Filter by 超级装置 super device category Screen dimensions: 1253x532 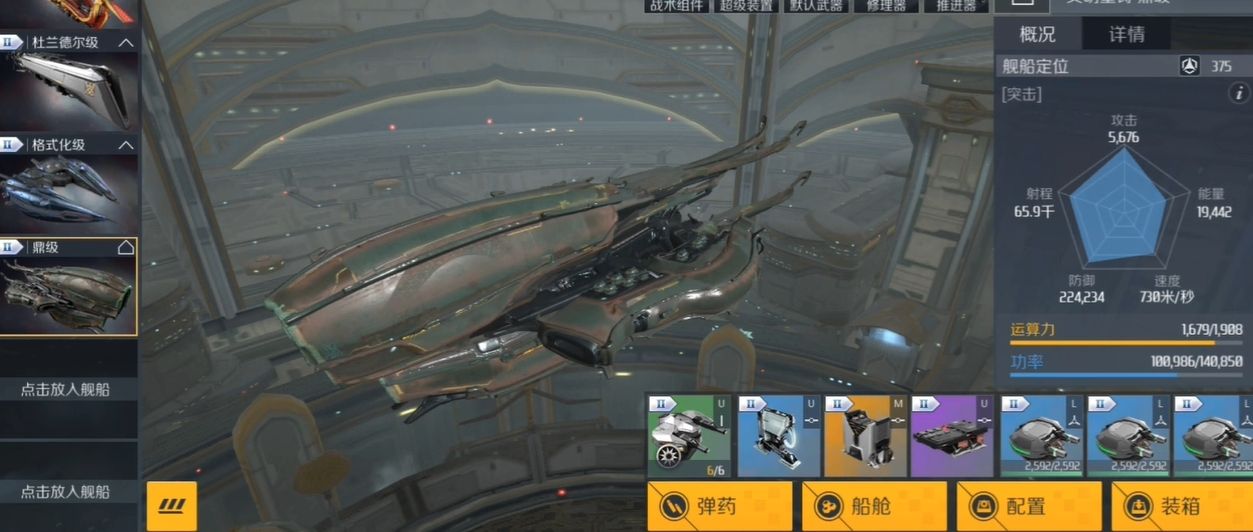pyautogui.click(x=744, y=6)
